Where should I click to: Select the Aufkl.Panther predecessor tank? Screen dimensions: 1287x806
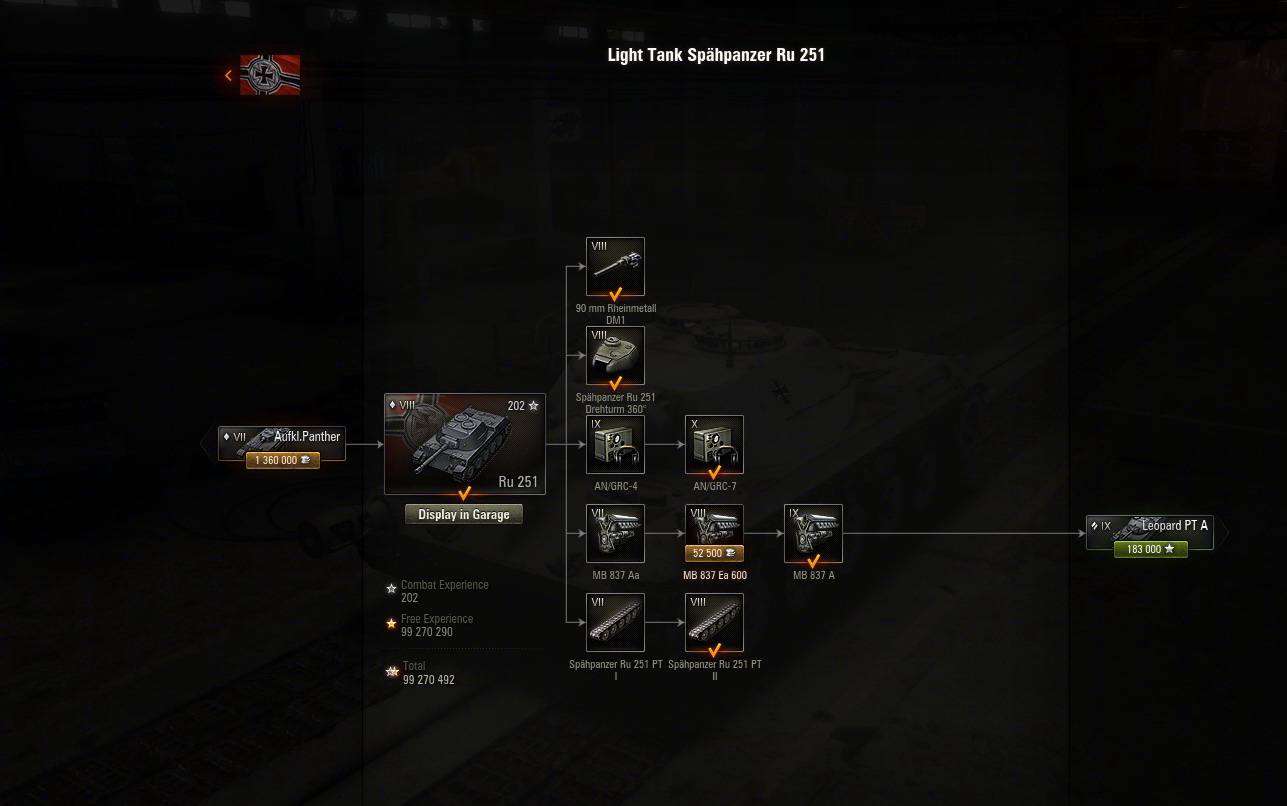tap(283, 437)
